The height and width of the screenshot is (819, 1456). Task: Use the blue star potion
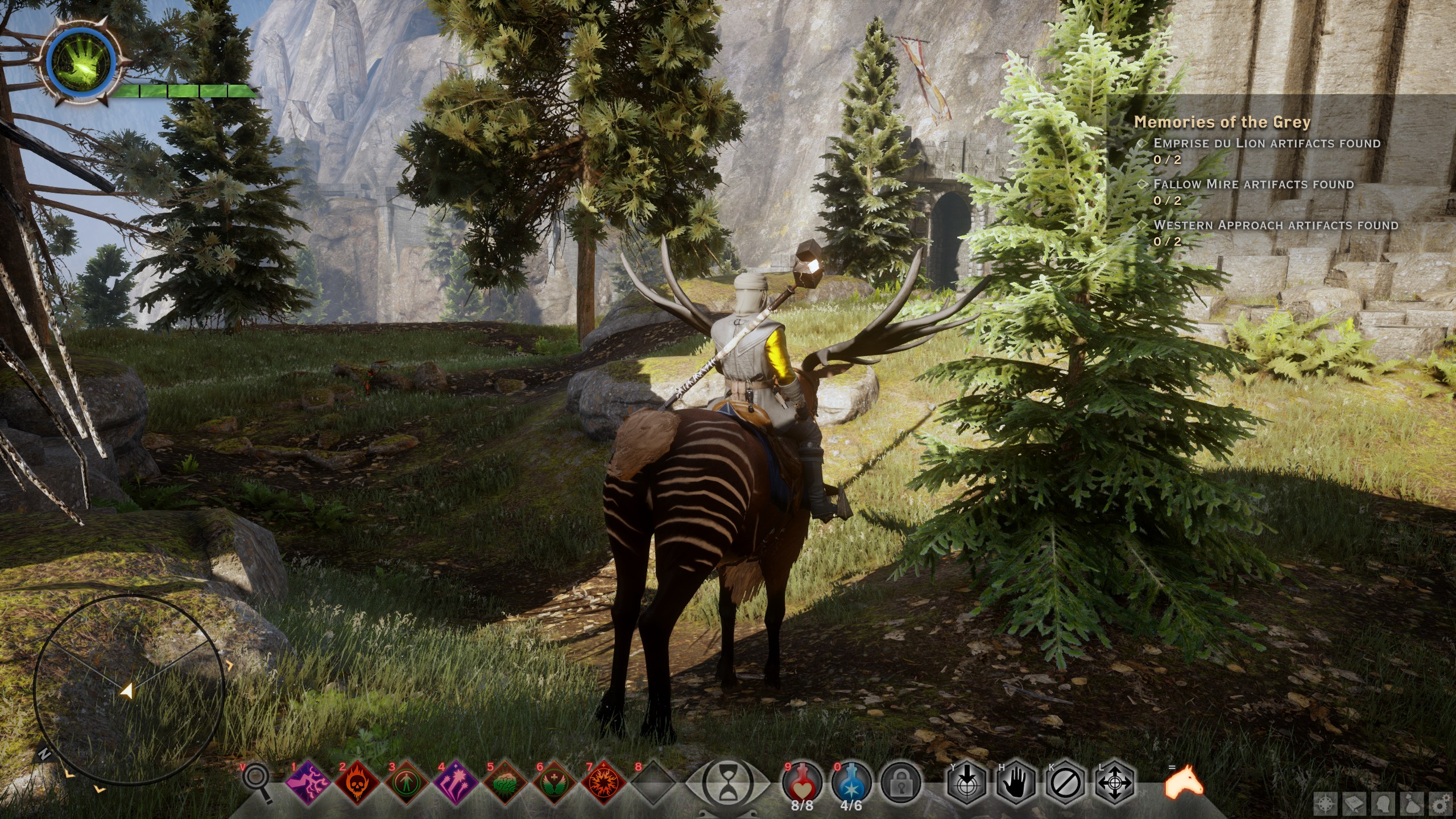pos(851,783)
